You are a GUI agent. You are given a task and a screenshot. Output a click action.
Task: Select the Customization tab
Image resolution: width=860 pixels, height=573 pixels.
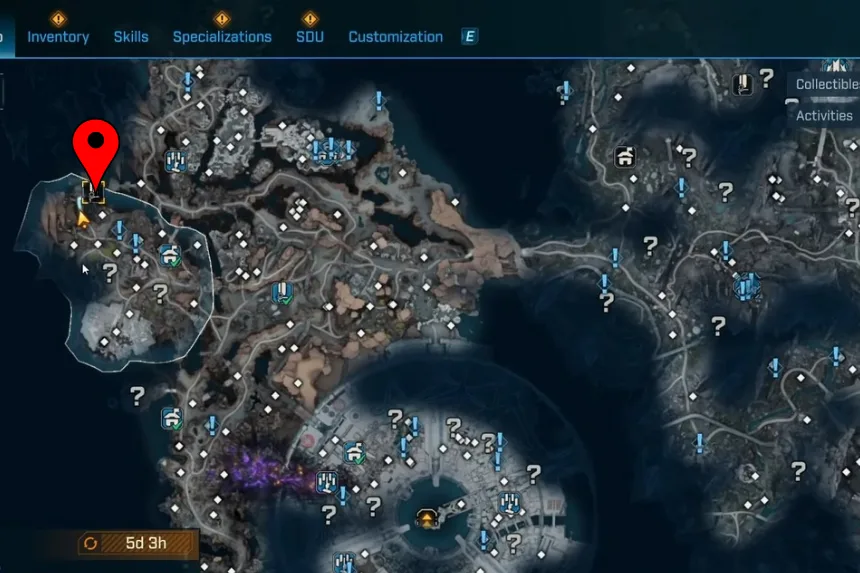(x=395, y=37)
